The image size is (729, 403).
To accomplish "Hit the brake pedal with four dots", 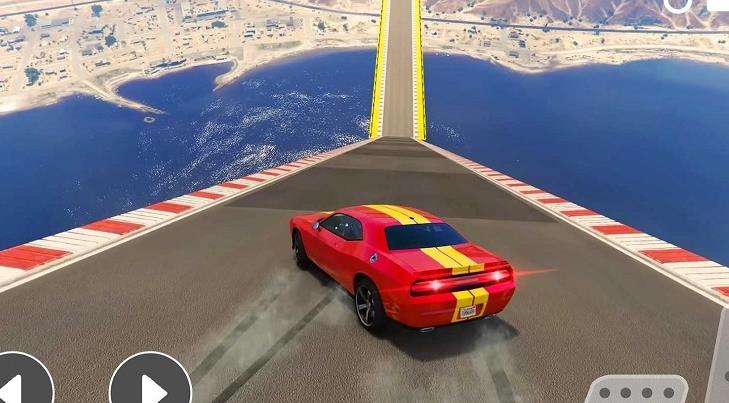I will 637,391.
